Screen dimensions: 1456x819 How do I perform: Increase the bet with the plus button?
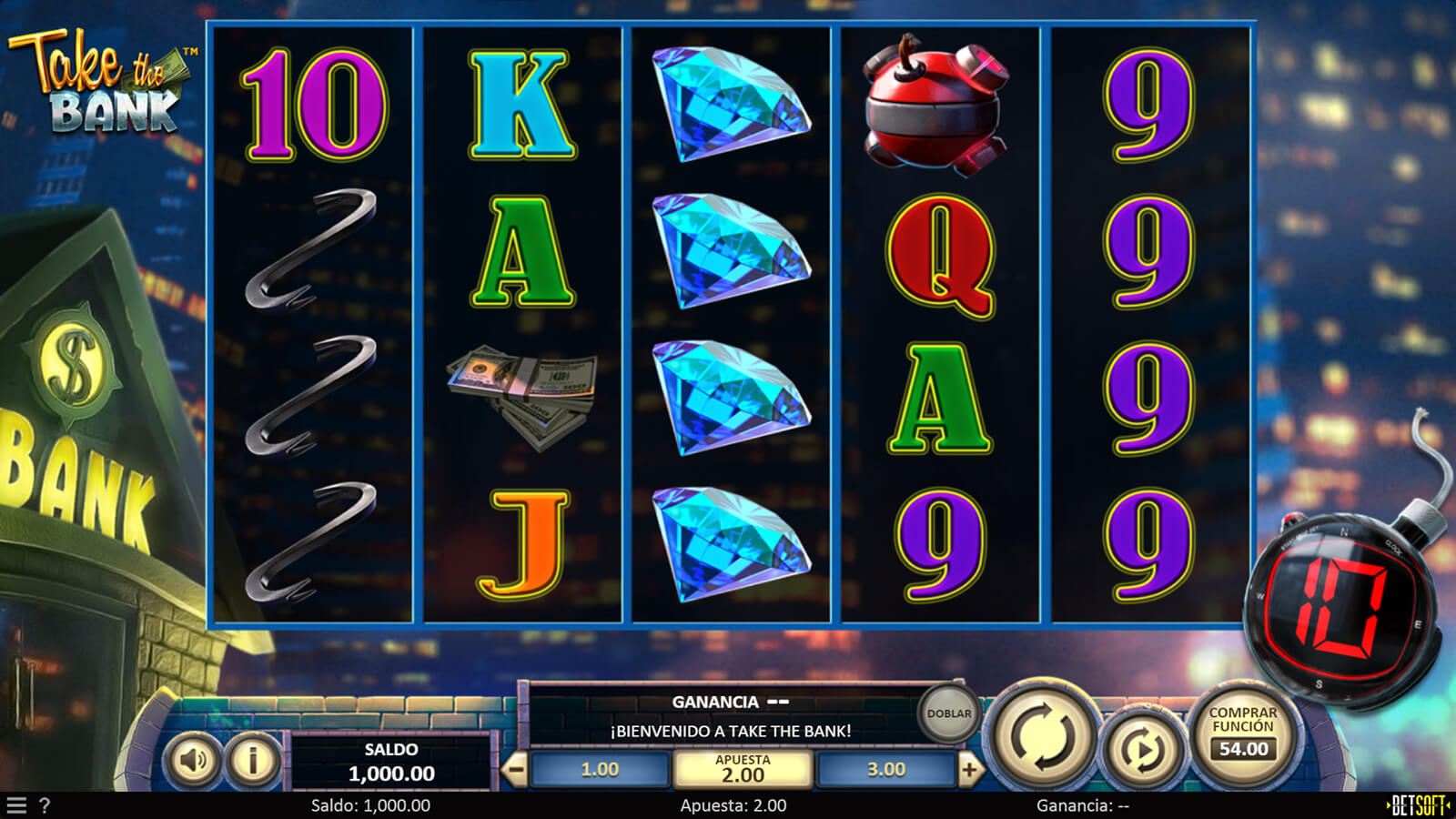point(970,771)
